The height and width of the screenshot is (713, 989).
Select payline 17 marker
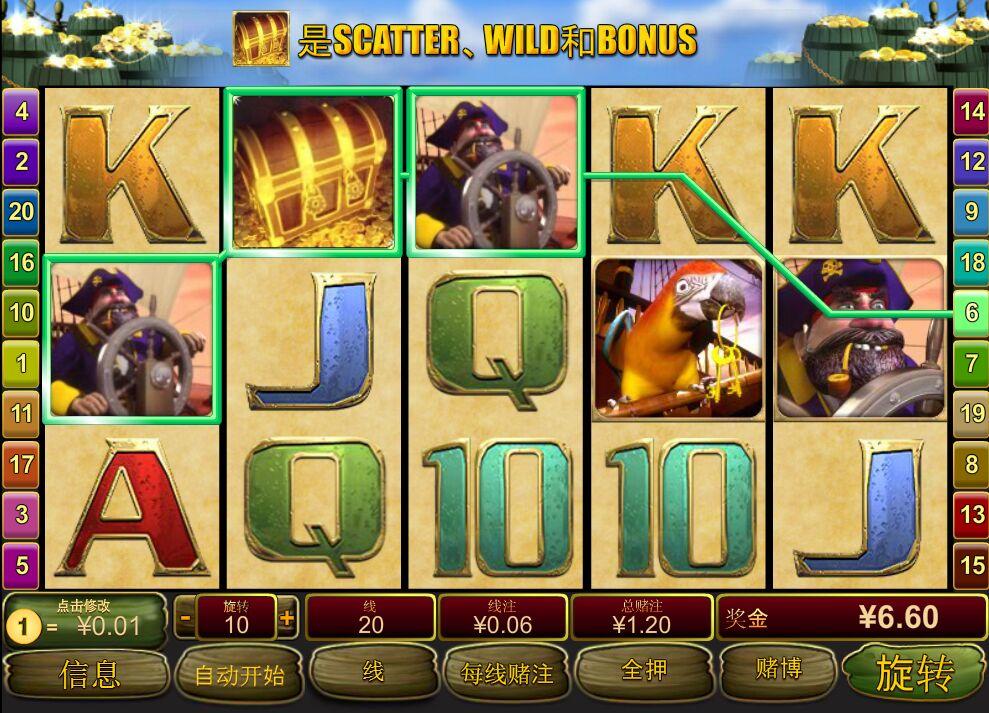(x=21, y=464)
